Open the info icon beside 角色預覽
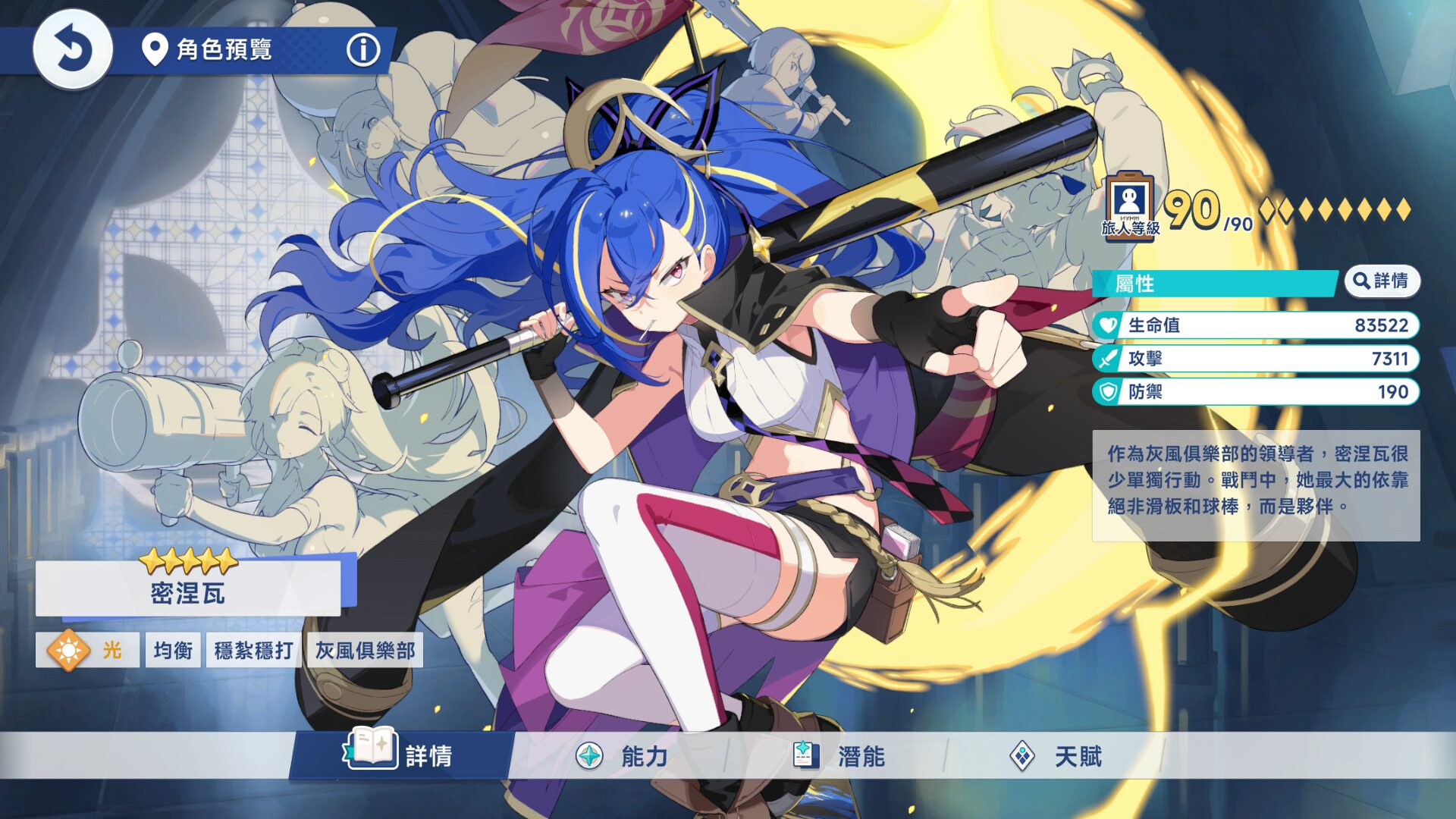 (362, 50)
